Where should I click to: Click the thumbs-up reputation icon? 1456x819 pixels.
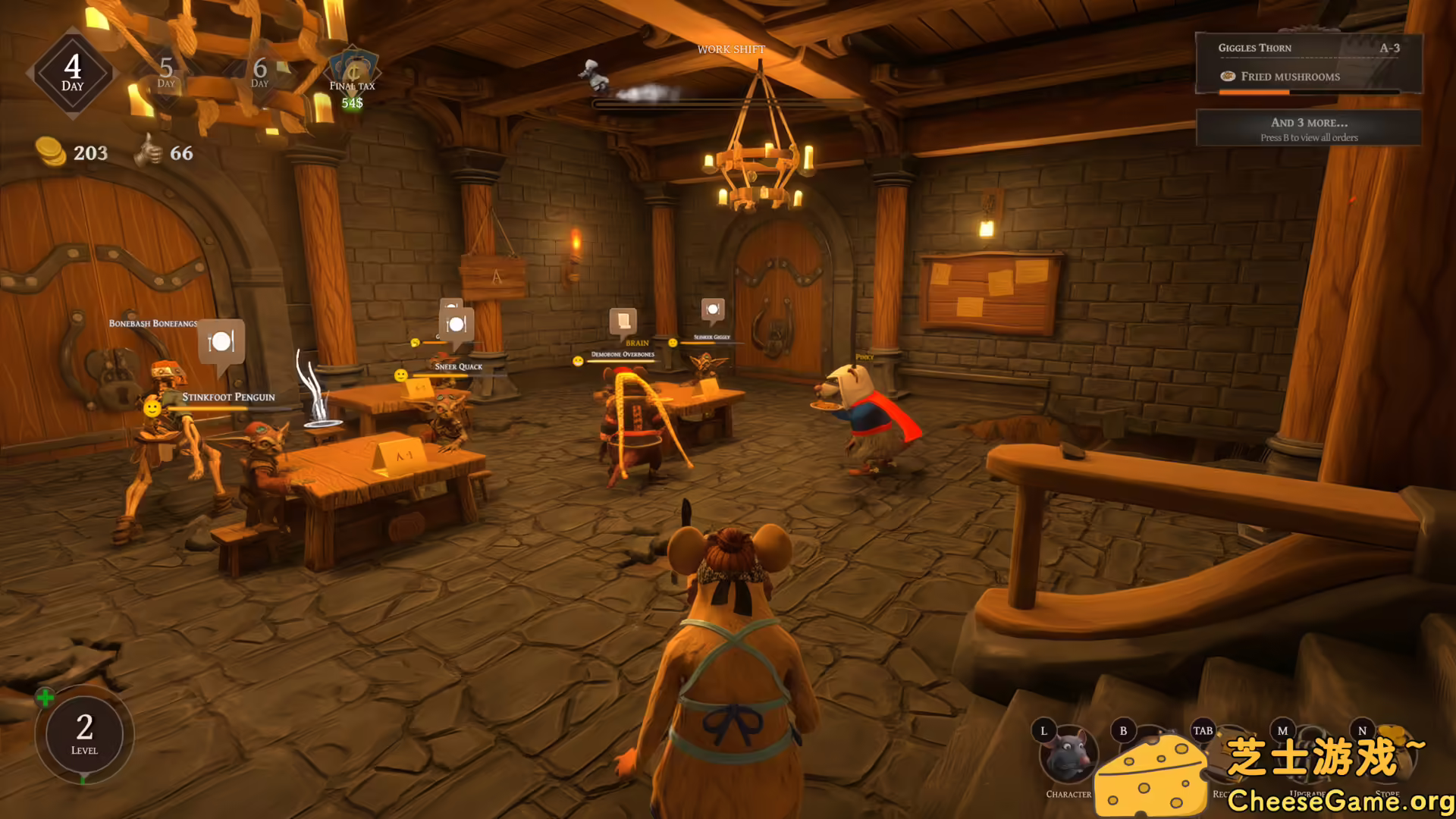tap(149, 150)
